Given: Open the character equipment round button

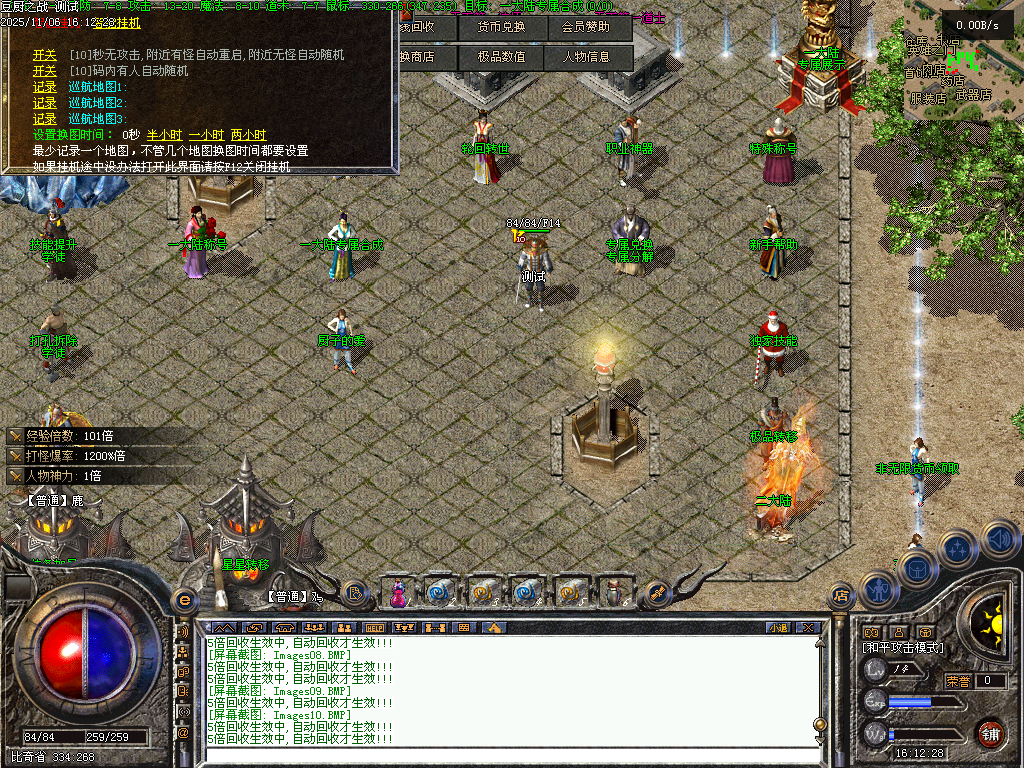Looking at the screenshot, I should pos(877,589).
